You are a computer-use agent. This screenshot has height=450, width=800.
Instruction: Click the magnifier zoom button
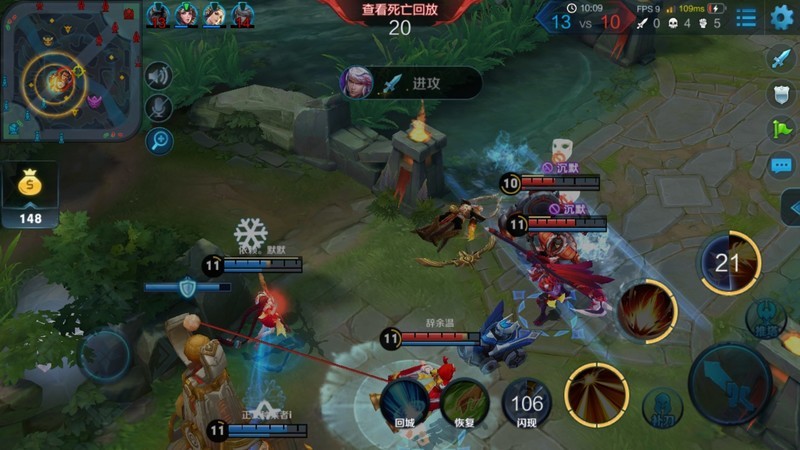click(x=158, y=140)
